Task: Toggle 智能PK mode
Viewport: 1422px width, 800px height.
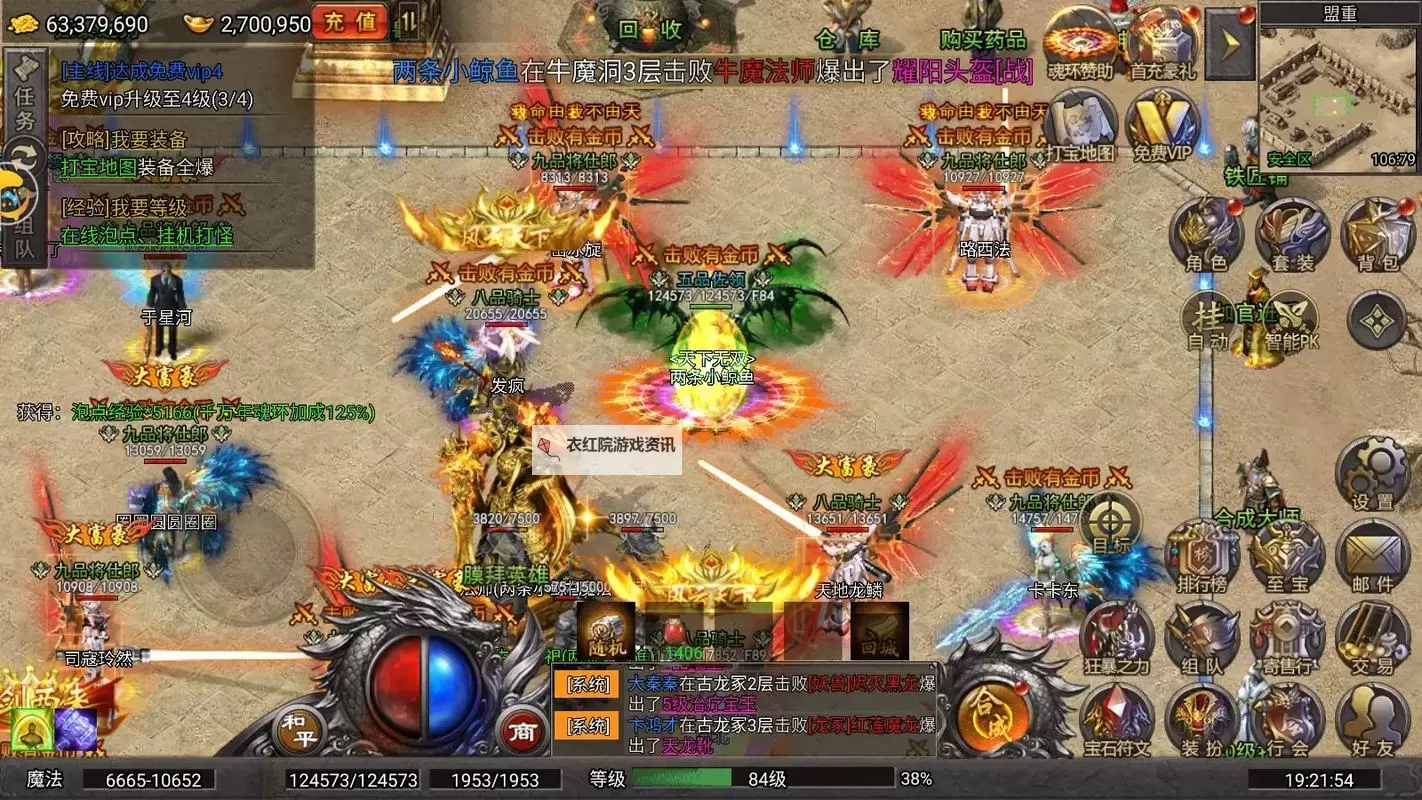Action: [x=1291, y=322]
